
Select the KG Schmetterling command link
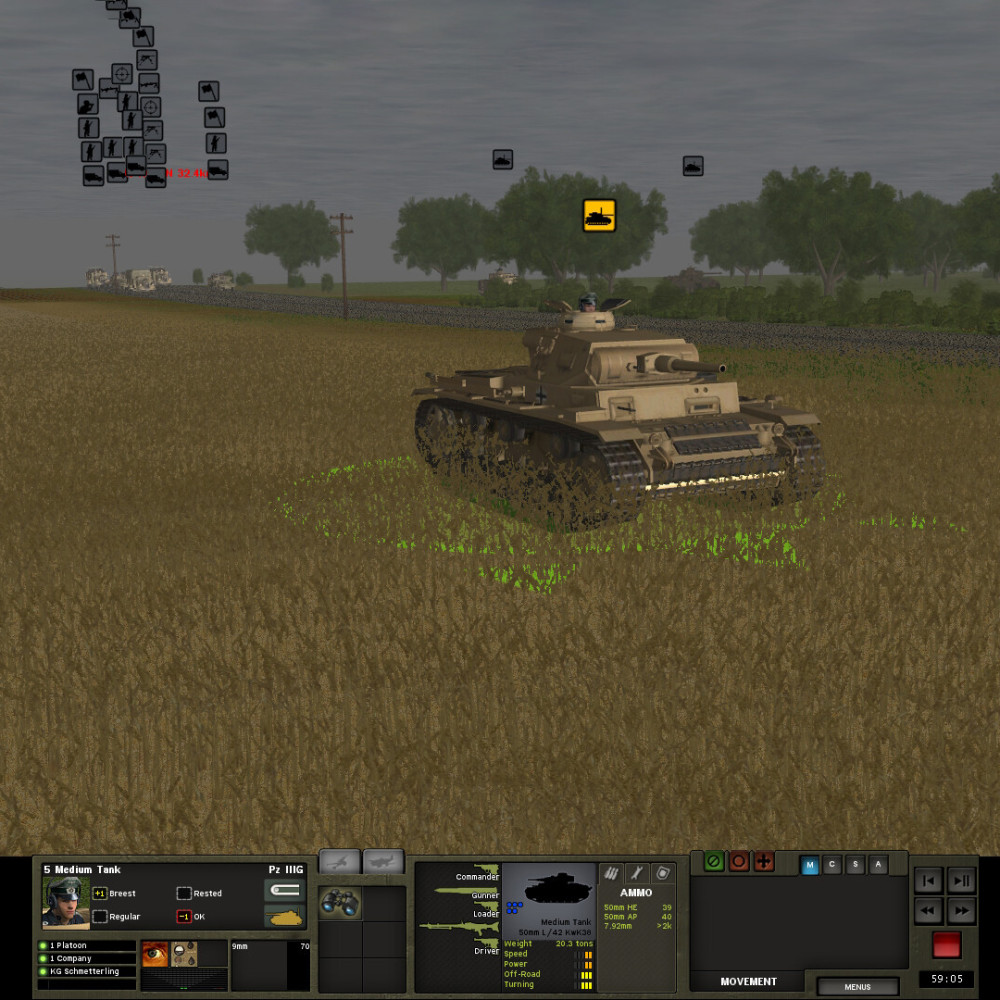click(85, 971)
